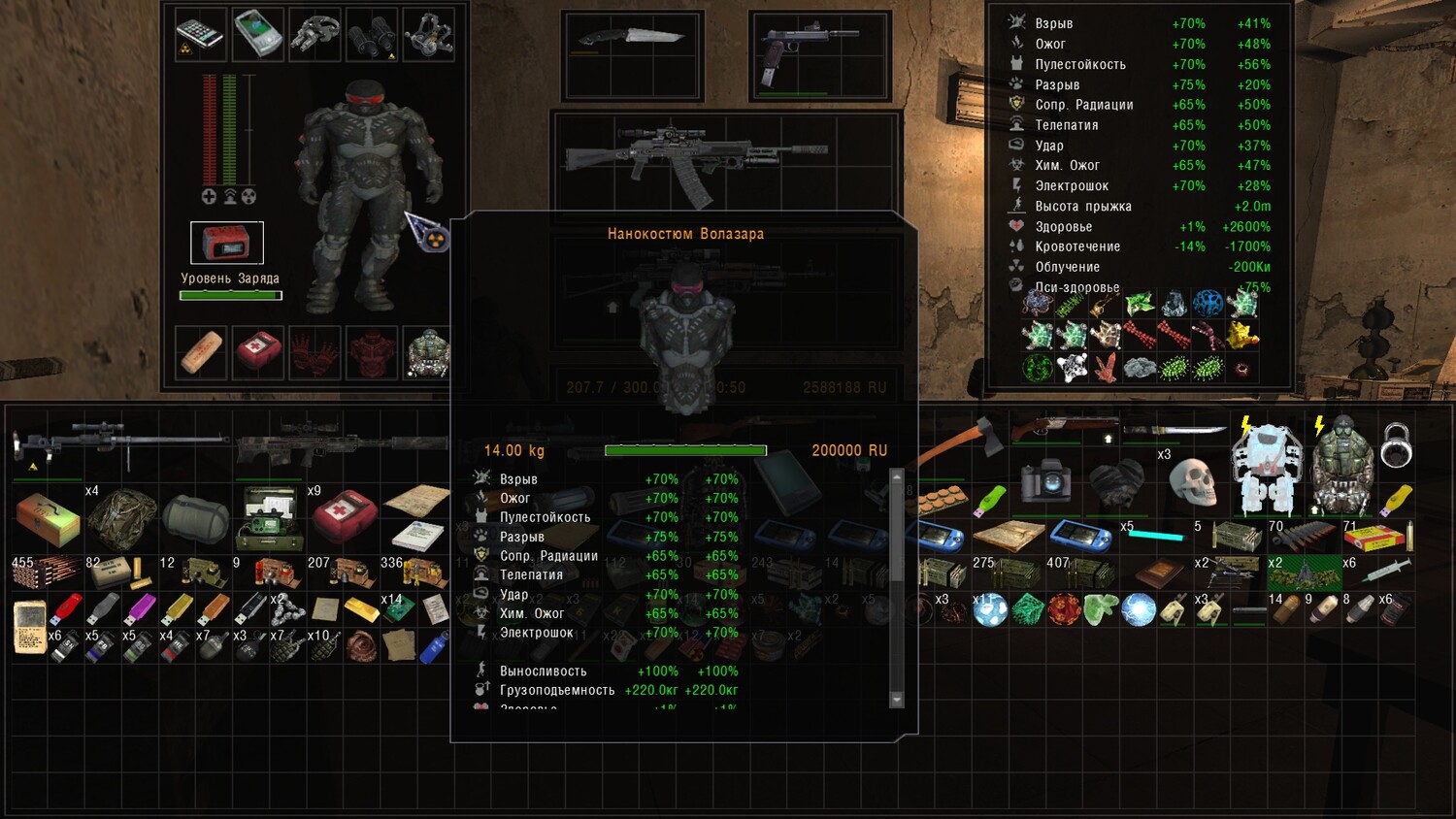Select the red first aid kit stack
Image resolution: width=1456 pixels, height=819 pixels.
(342, 516)
